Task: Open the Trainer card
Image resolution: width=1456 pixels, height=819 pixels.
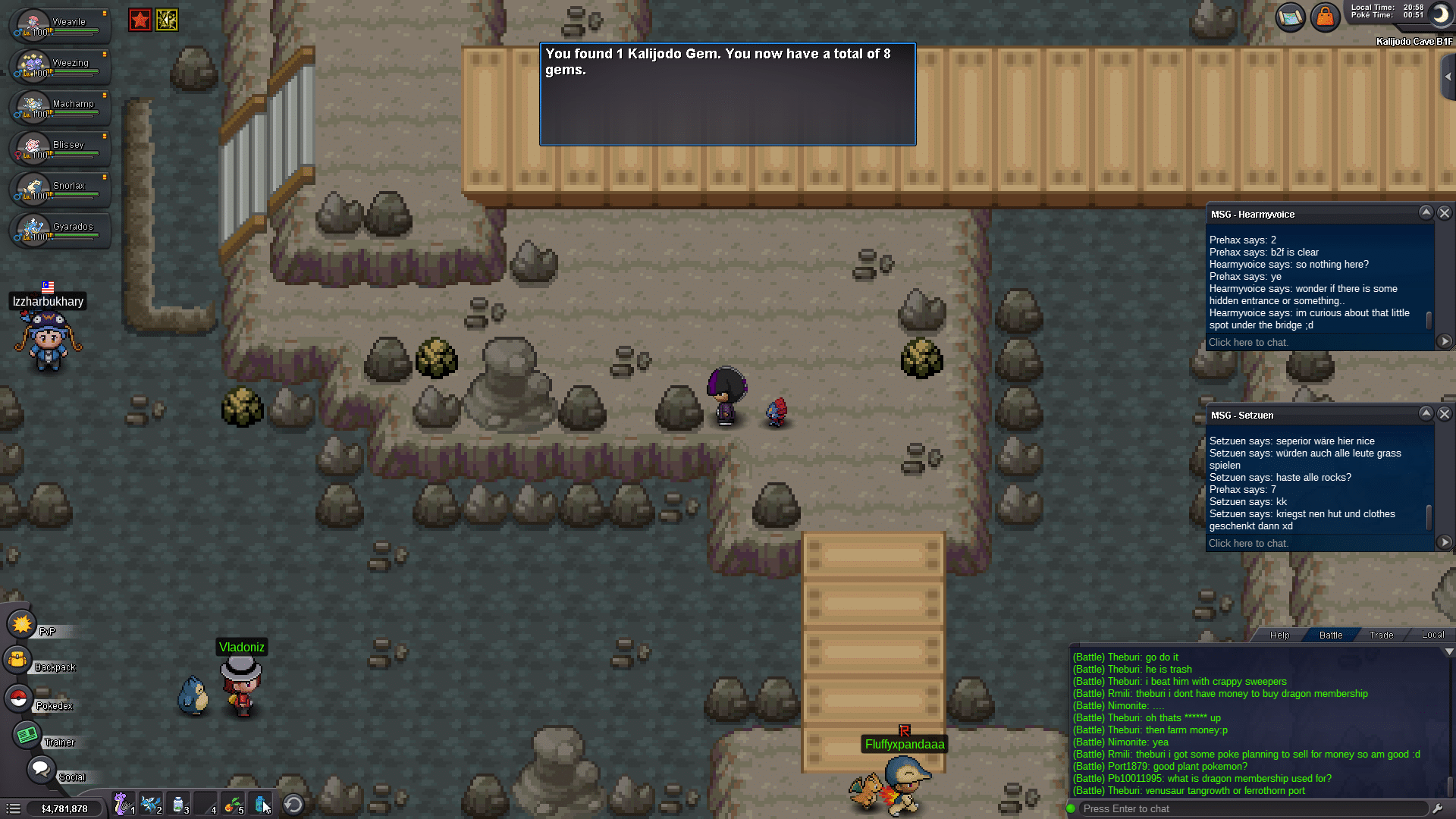Action: [x=27, y=736]
